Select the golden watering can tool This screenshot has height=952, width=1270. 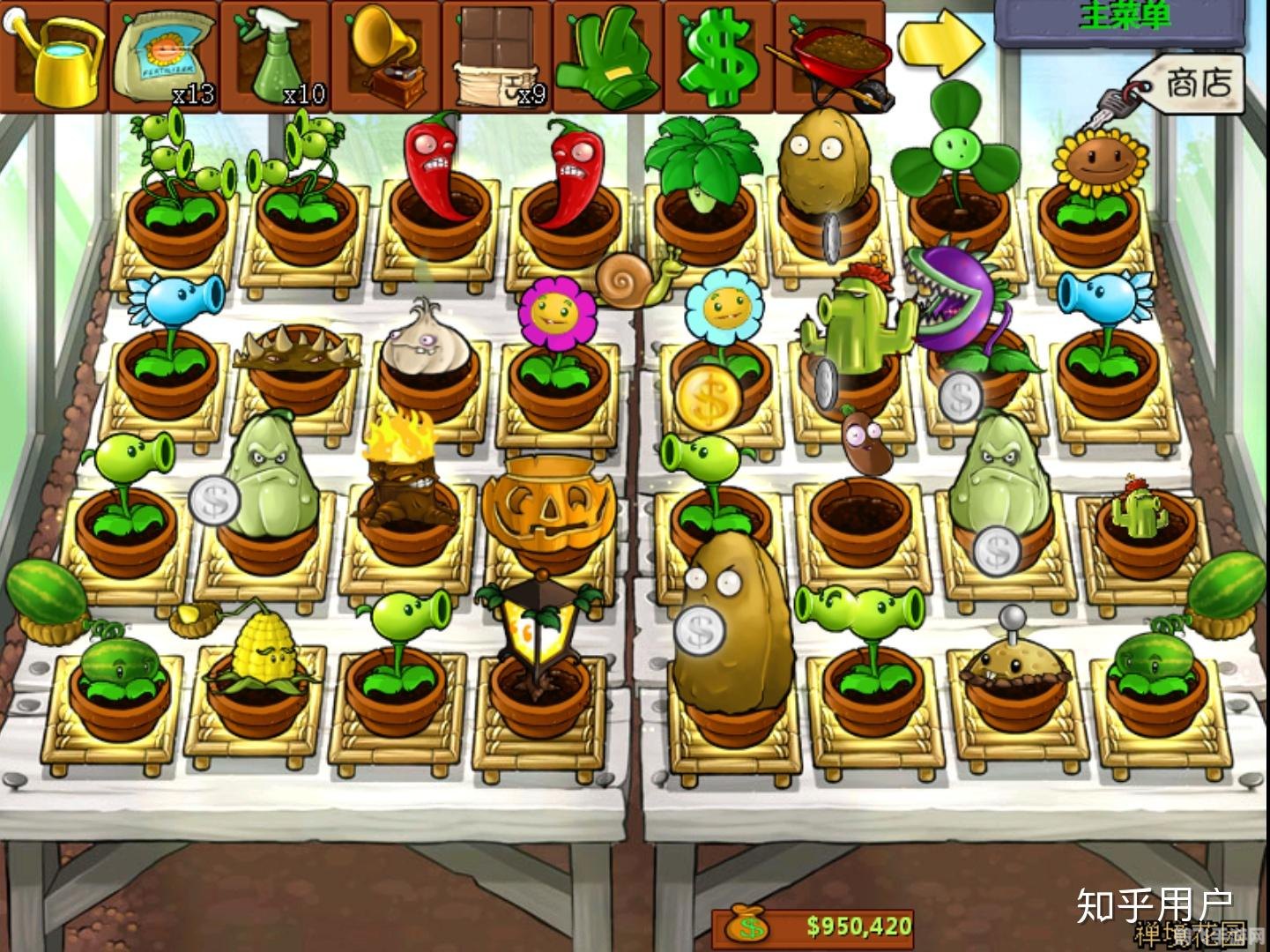(56, 56)
